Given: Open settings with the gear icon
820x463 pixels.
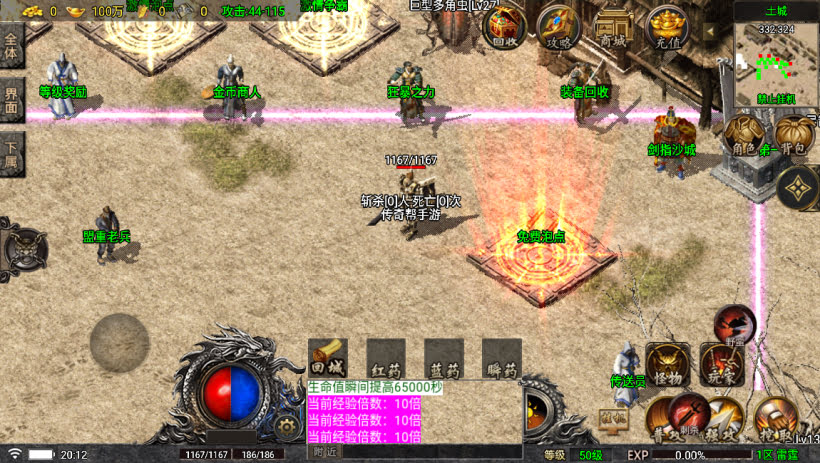Looking at the screenshot, I should tap(287, 427).
